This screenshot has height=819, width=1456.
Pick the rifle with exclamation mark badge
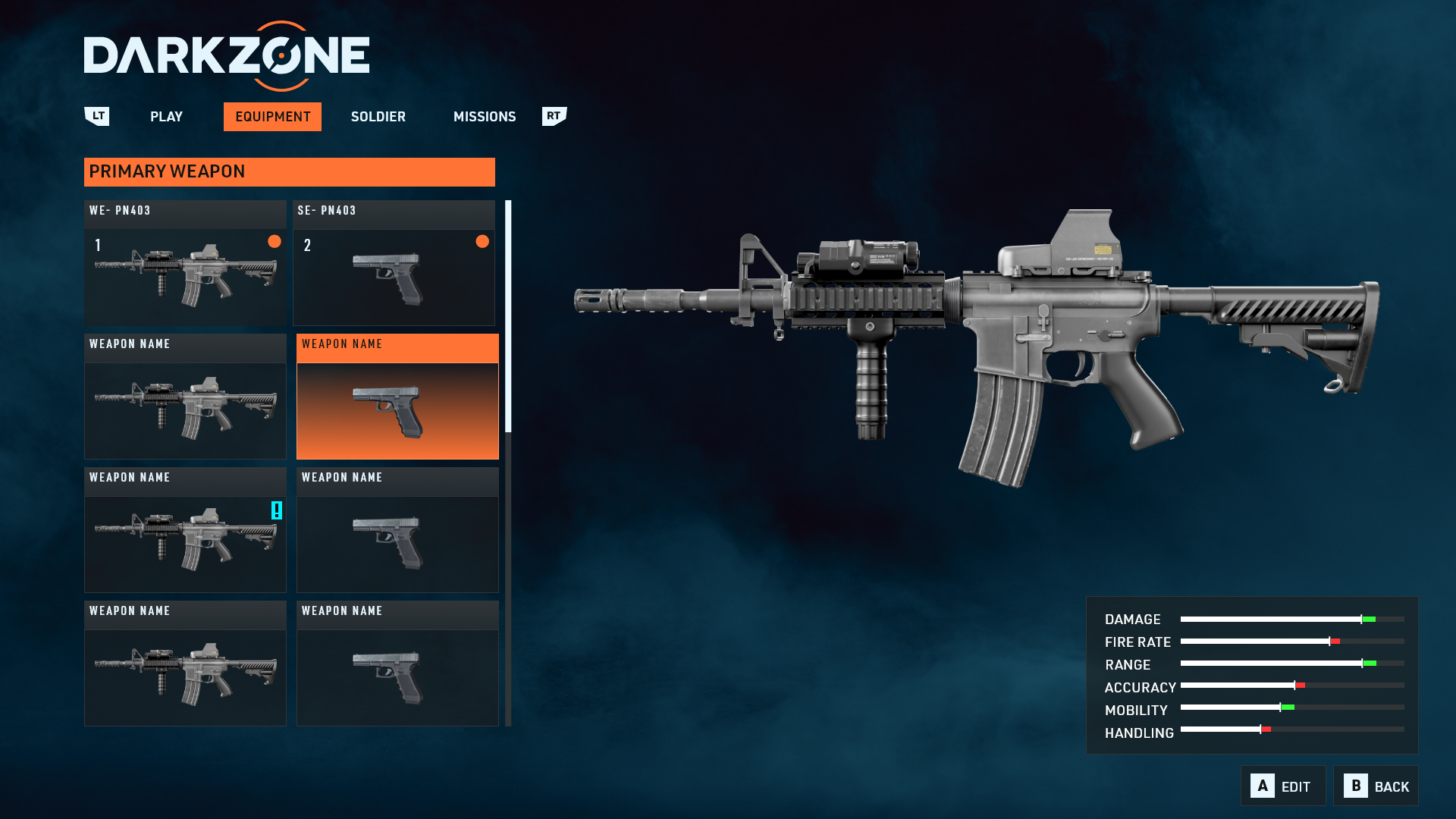click(185, 530)
